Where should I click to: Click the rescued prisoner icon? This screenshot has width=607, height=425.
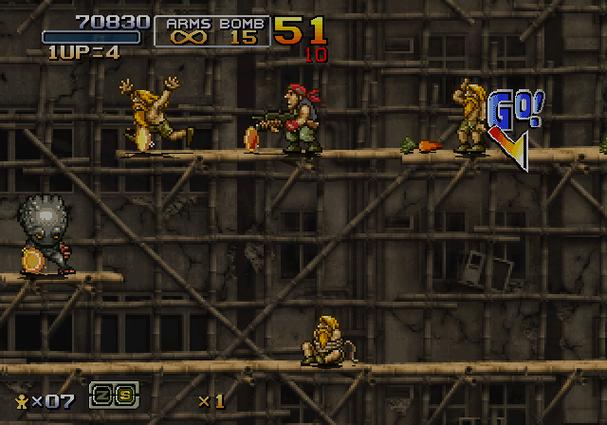[19, 400]
